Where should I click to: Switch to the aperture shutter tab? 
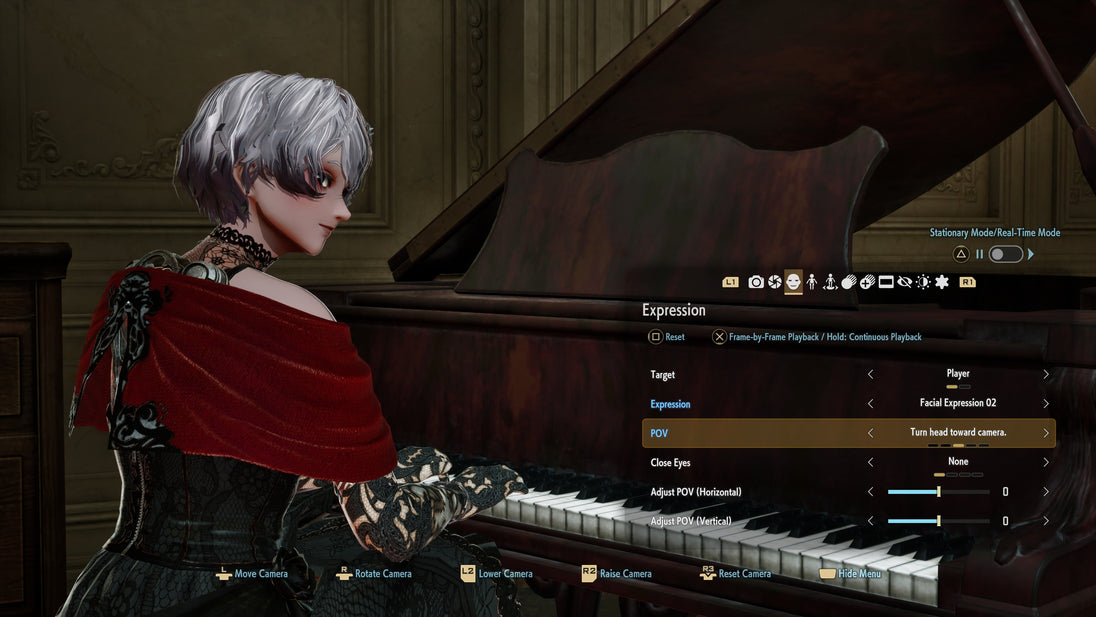[x=774, y=283]
